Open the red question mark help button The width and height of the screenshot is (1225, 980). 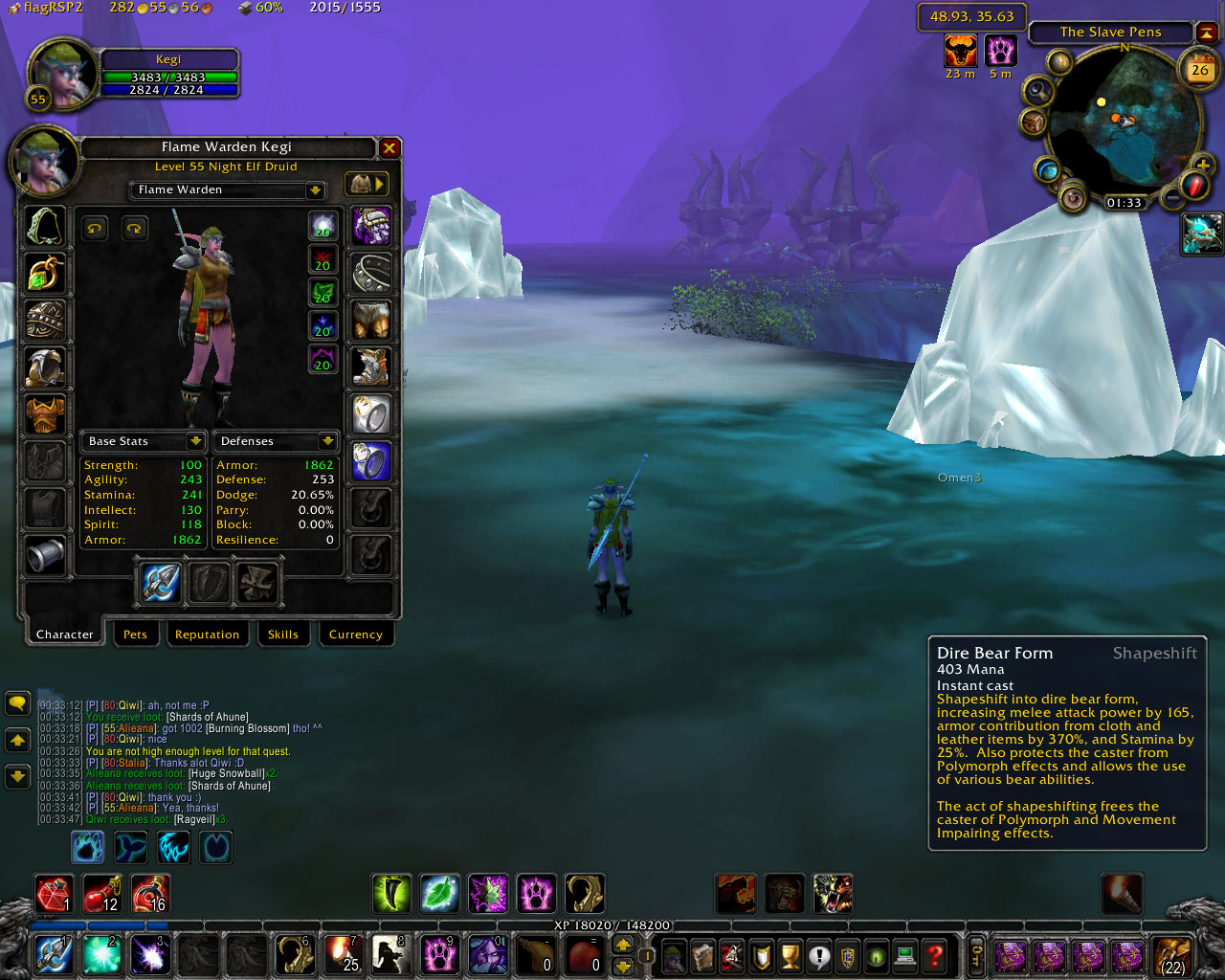coord(935,954)
